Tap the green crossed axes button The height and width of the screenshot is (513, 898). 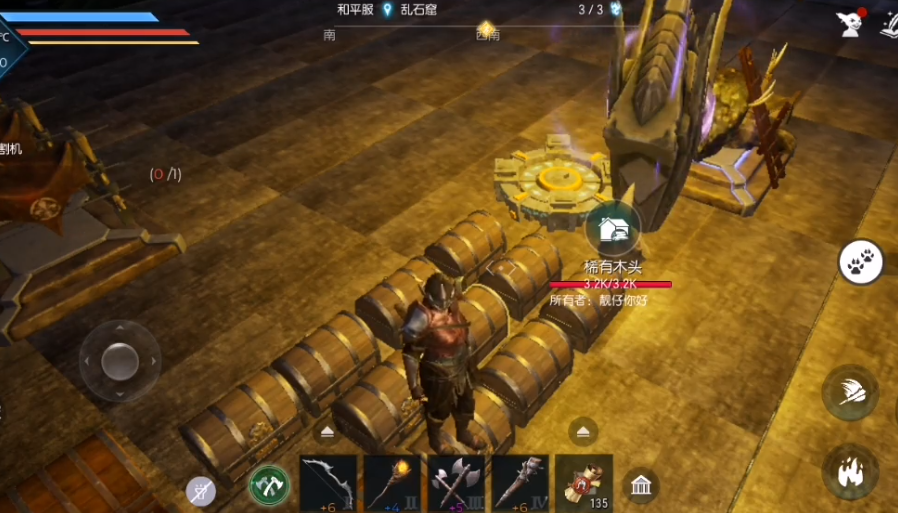(x=269, y=485)
